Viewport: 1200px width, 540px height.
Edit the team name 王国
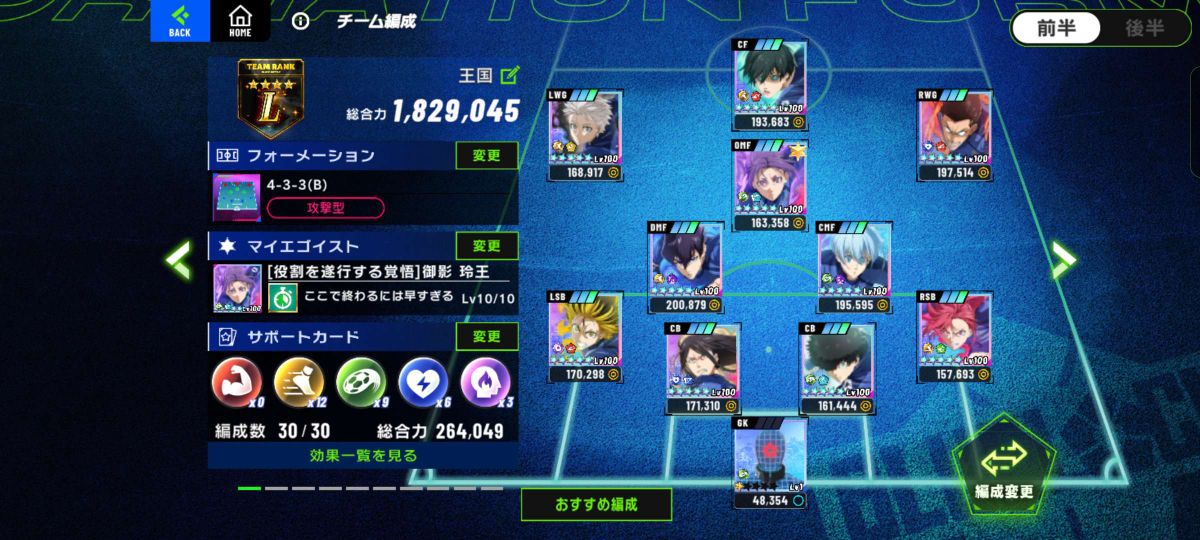pos(510,75)
